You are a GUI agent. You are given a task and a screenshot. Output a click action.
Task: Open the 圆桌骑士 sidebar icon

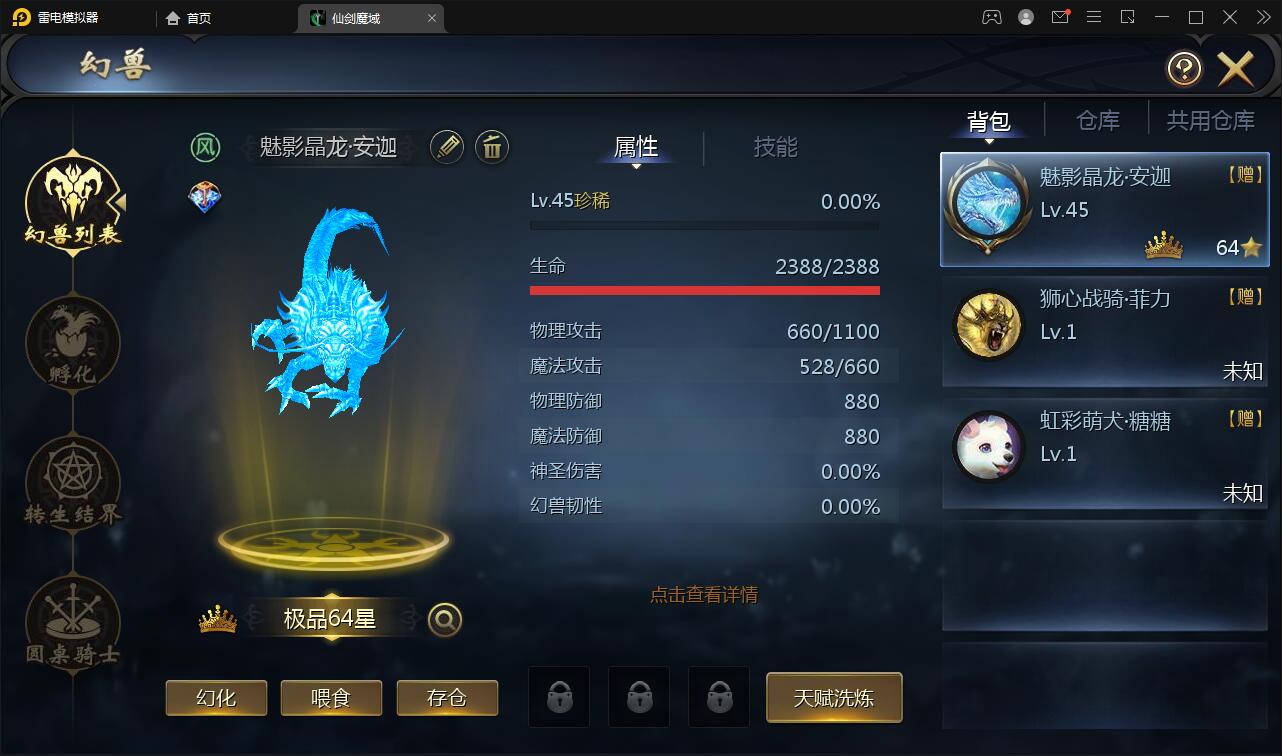[71, 624]
